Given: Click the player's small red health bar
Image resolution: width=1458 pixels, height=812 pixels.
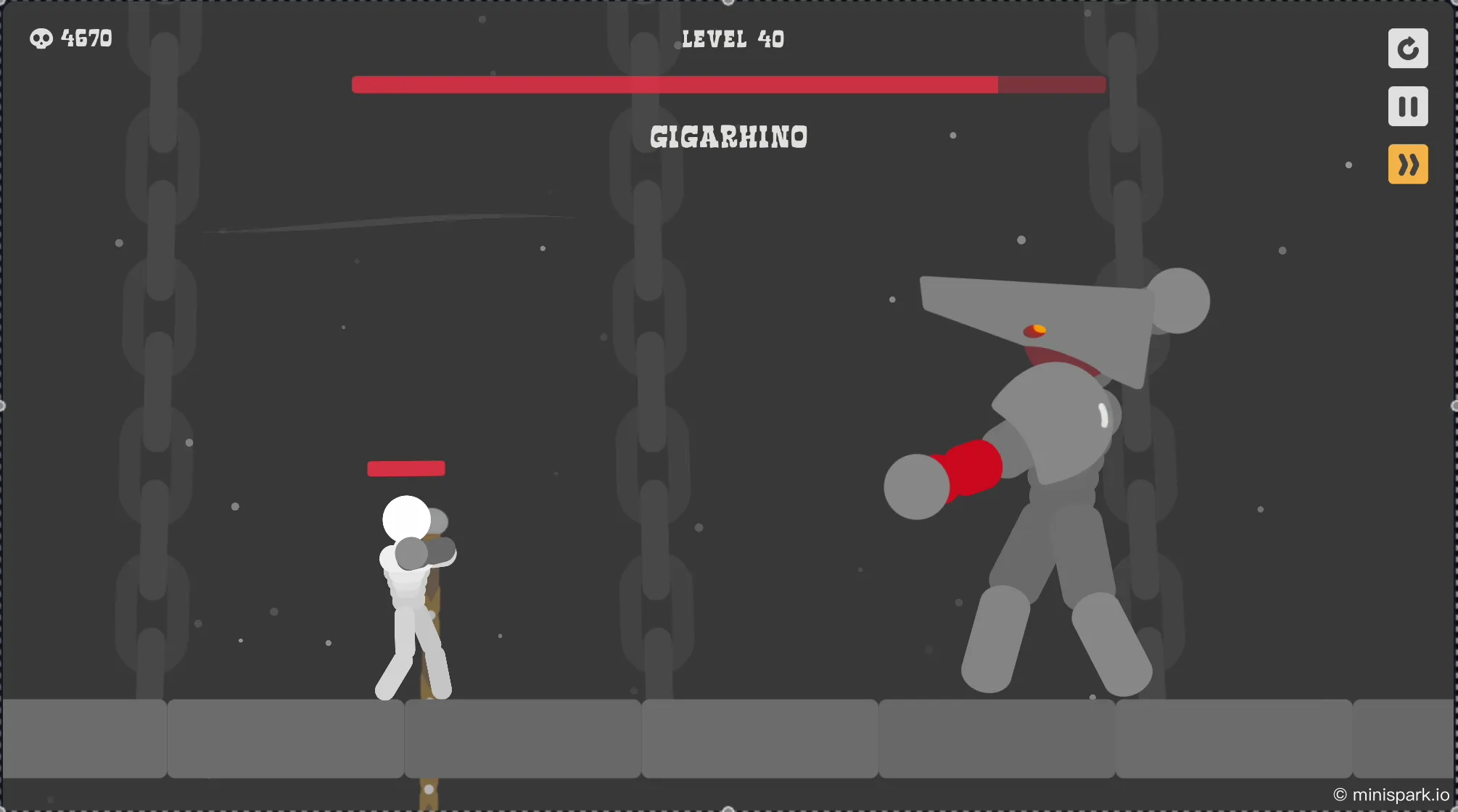Looking at the screenshot, I should click(406, 468).
